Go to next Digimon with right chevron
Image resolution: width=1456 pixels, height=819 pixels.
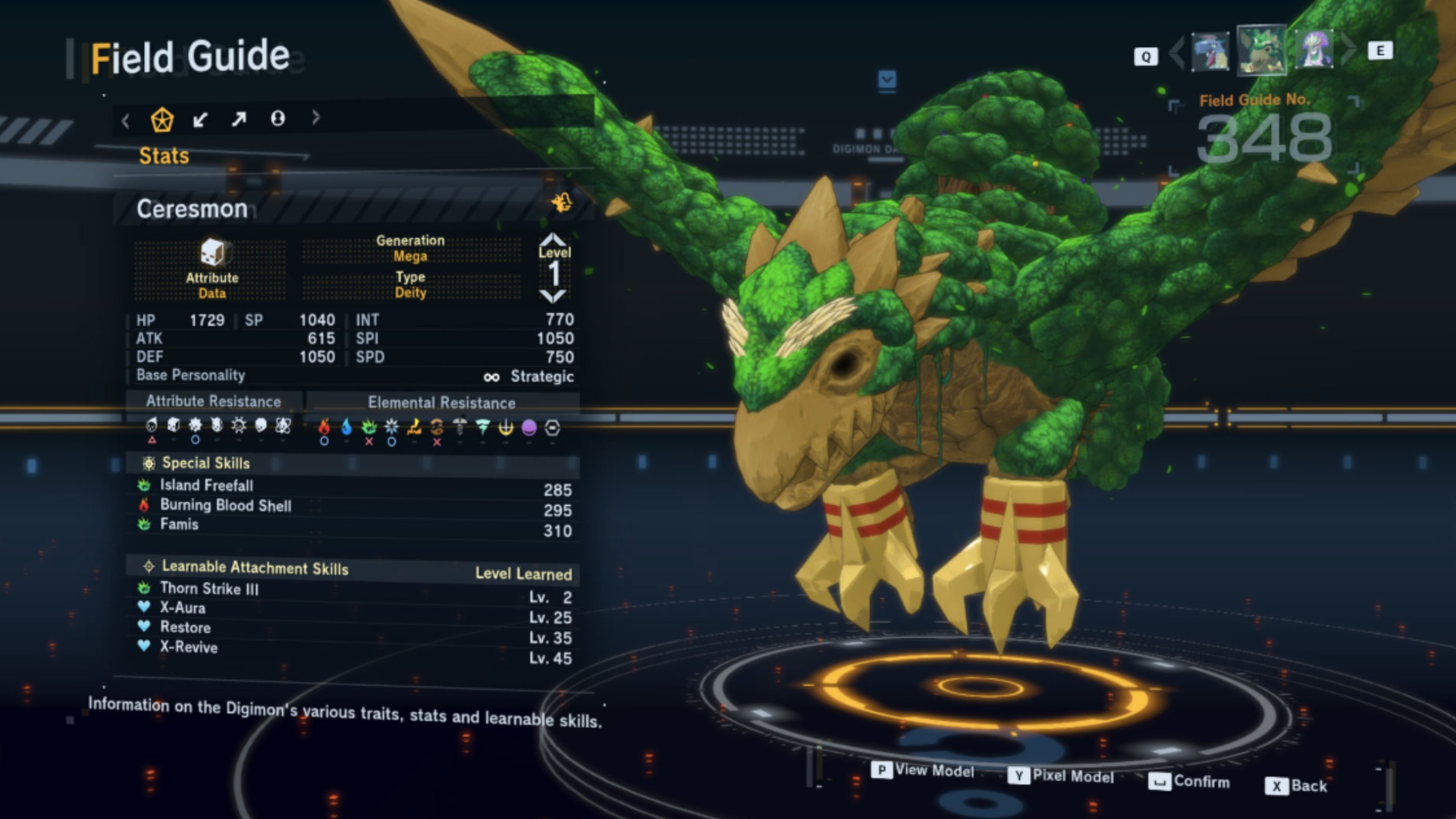(1348, 51)
